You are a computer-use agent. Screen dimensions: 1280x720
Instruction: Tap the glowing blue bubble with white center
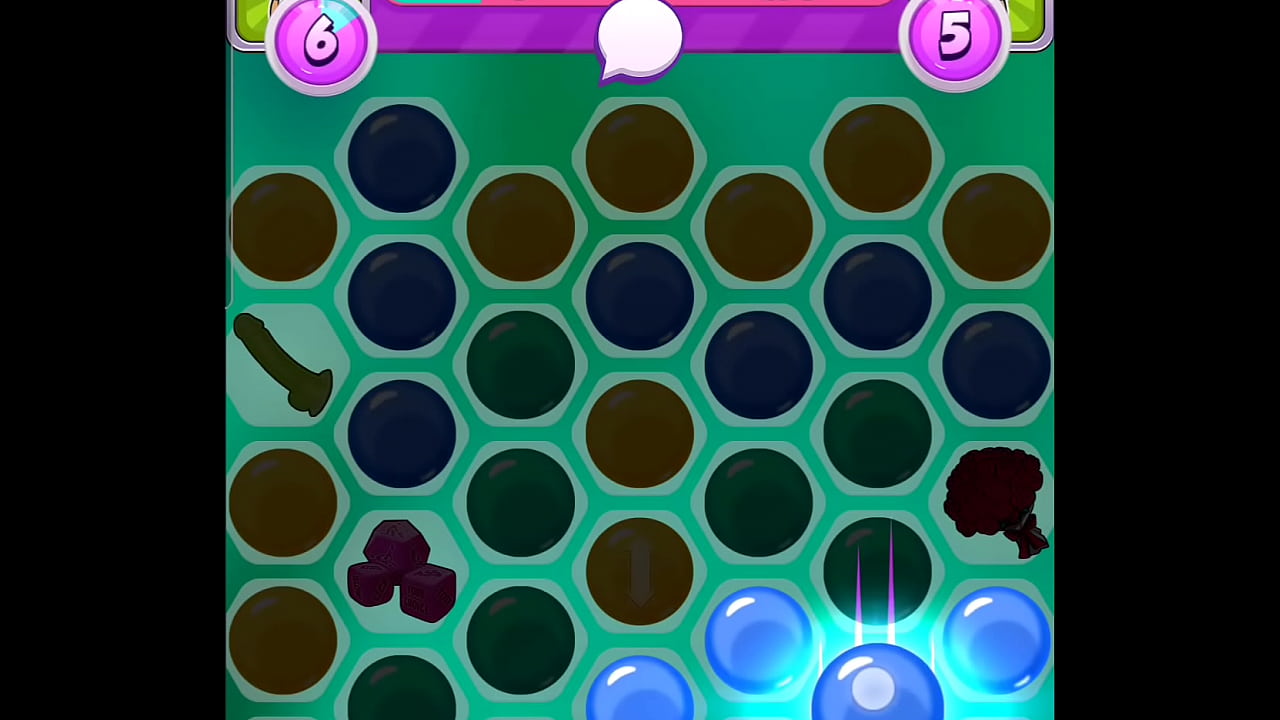coord(876,685)
